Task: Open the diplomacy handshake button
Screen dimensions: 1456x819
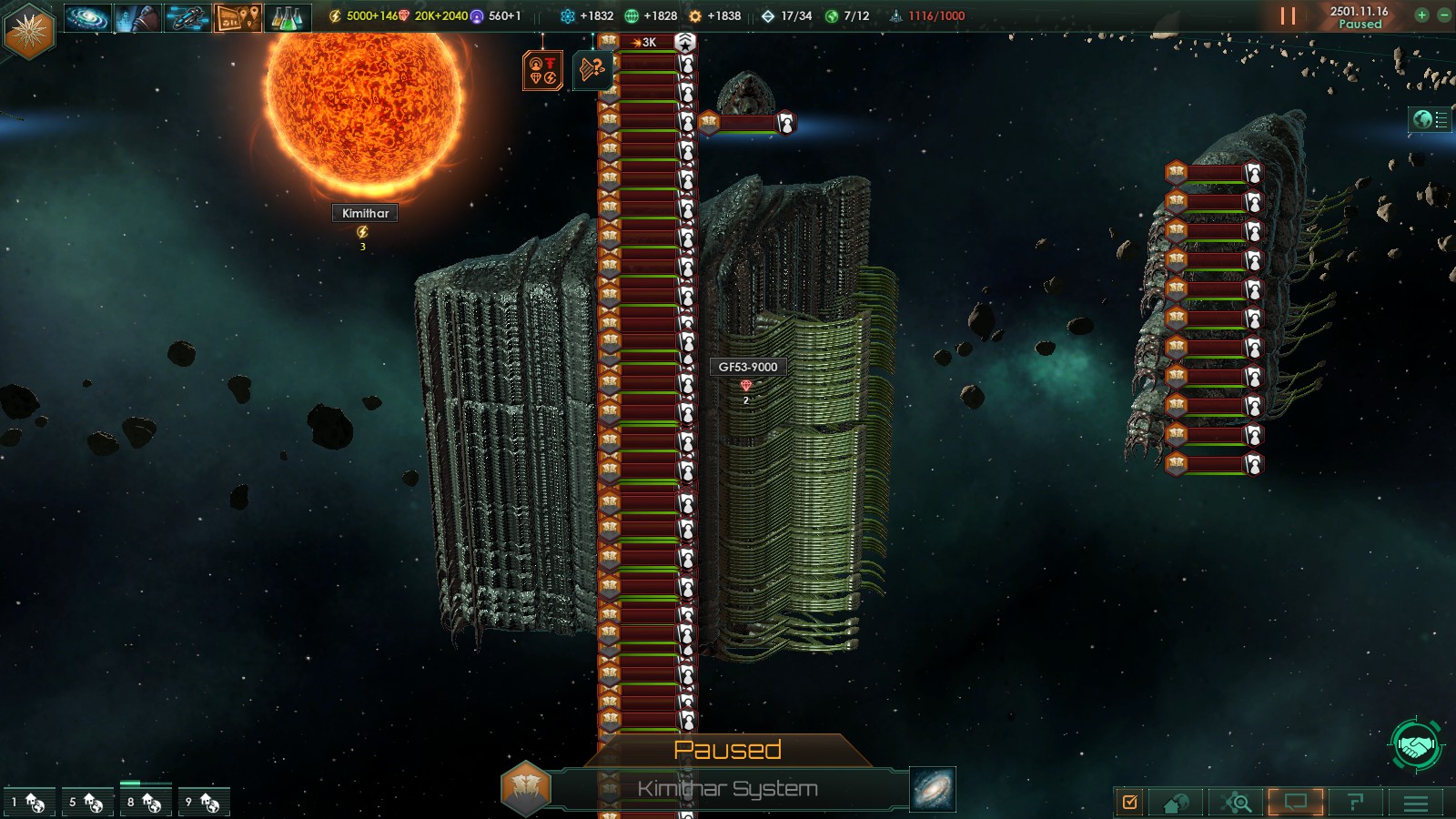Action: click(1415, 747)
